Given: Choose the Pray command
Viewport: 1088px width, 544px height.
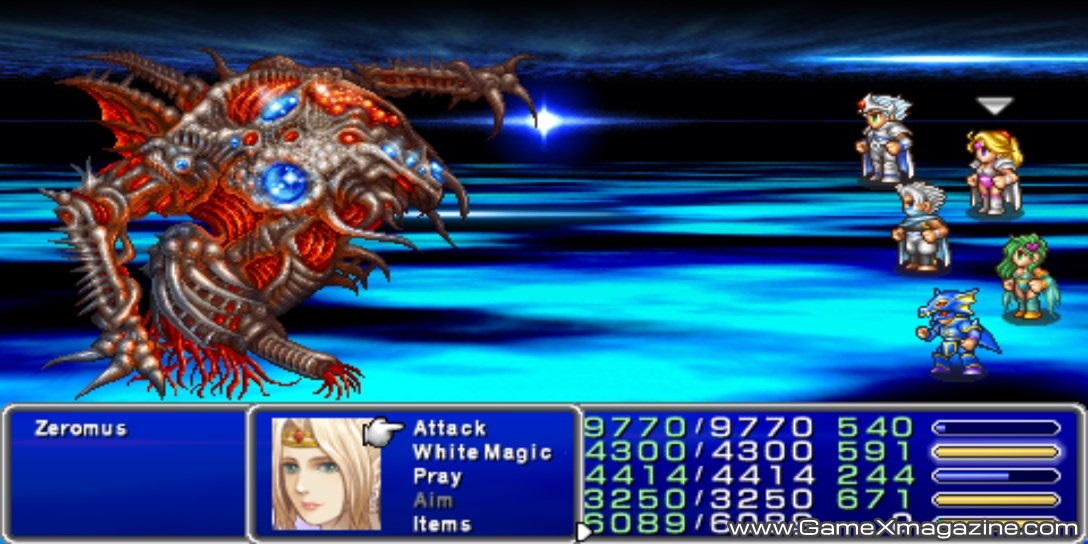Looking at the screenshot, I should pyautogui.click(x=437, y=476).
